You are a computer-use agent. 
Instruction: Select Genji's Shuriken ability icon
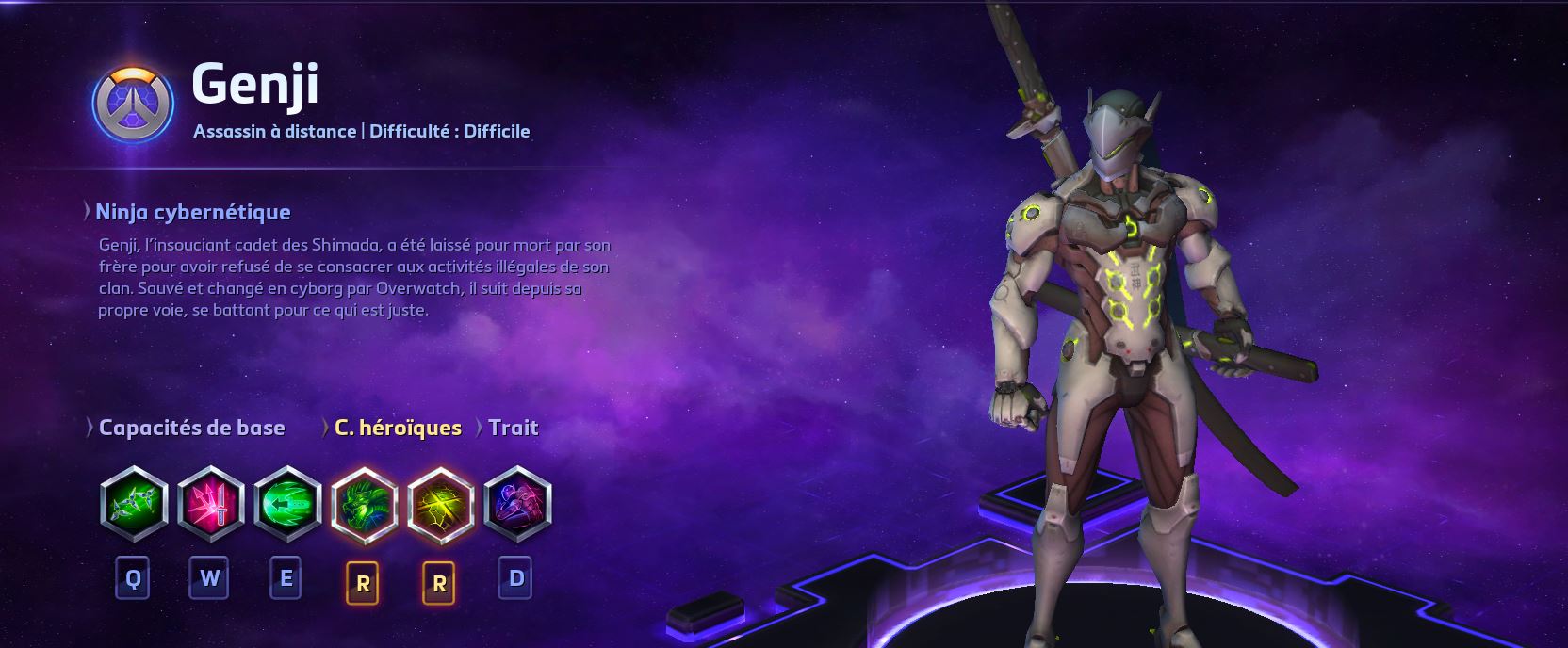coord(134,504)
